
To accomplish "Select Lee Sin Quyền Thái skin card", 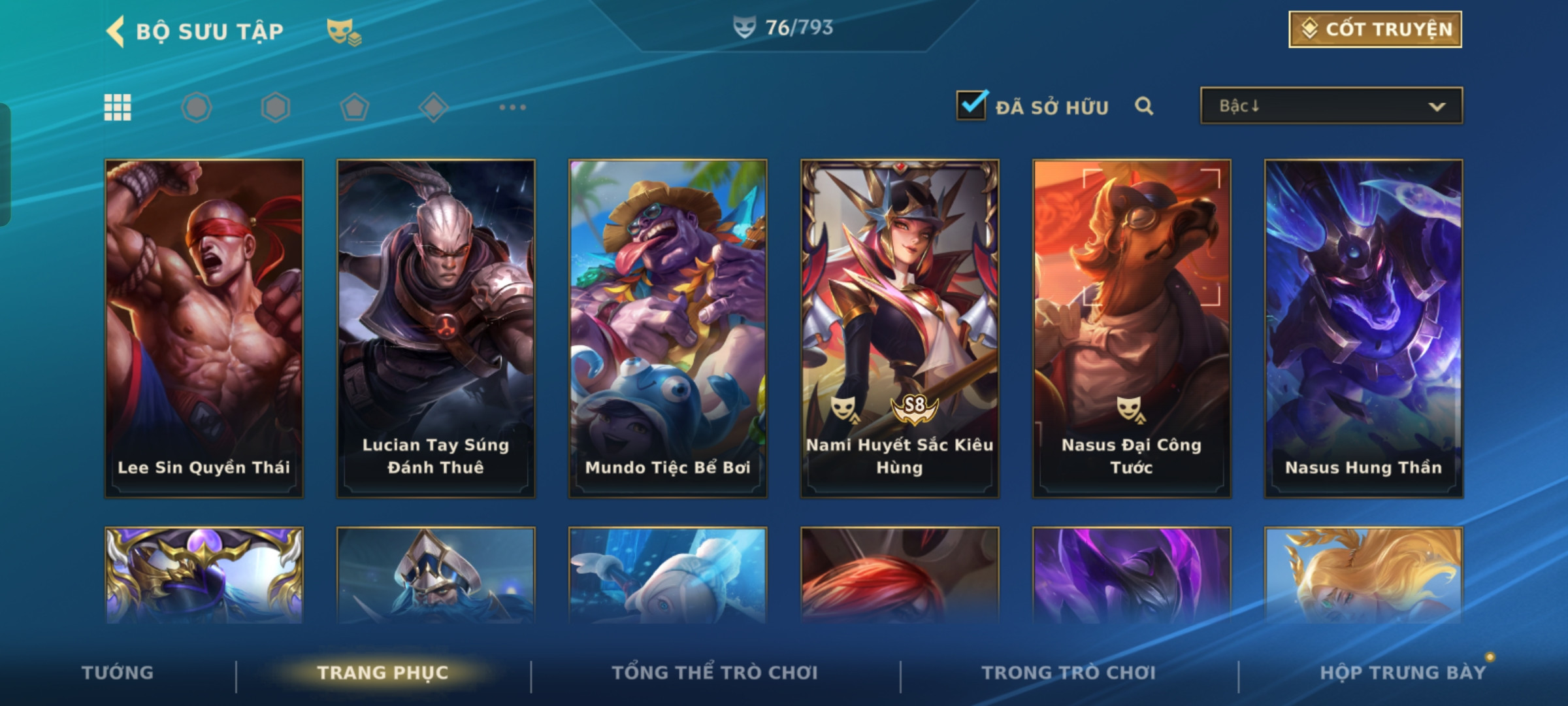I will 204,328.
